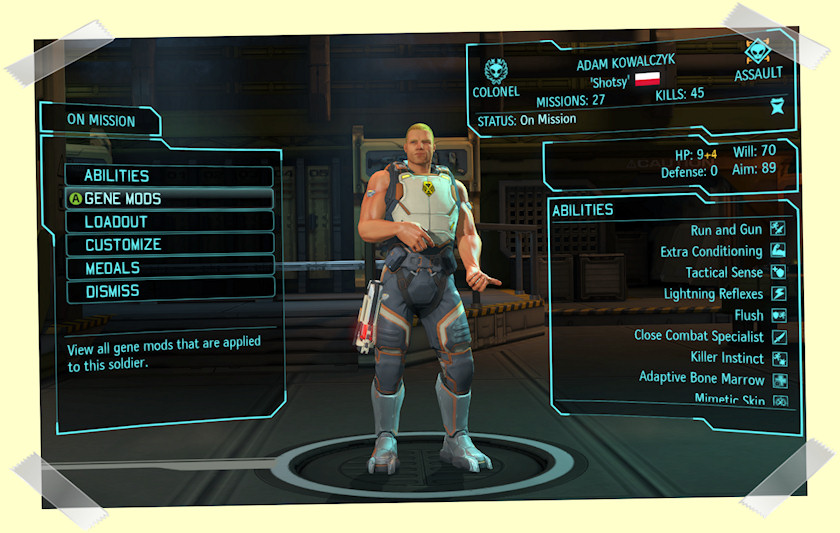Viewport: 840px width, 533px height.
Task: Click Dismiss to remove the soldier
Action: click(x=168, y=291)
